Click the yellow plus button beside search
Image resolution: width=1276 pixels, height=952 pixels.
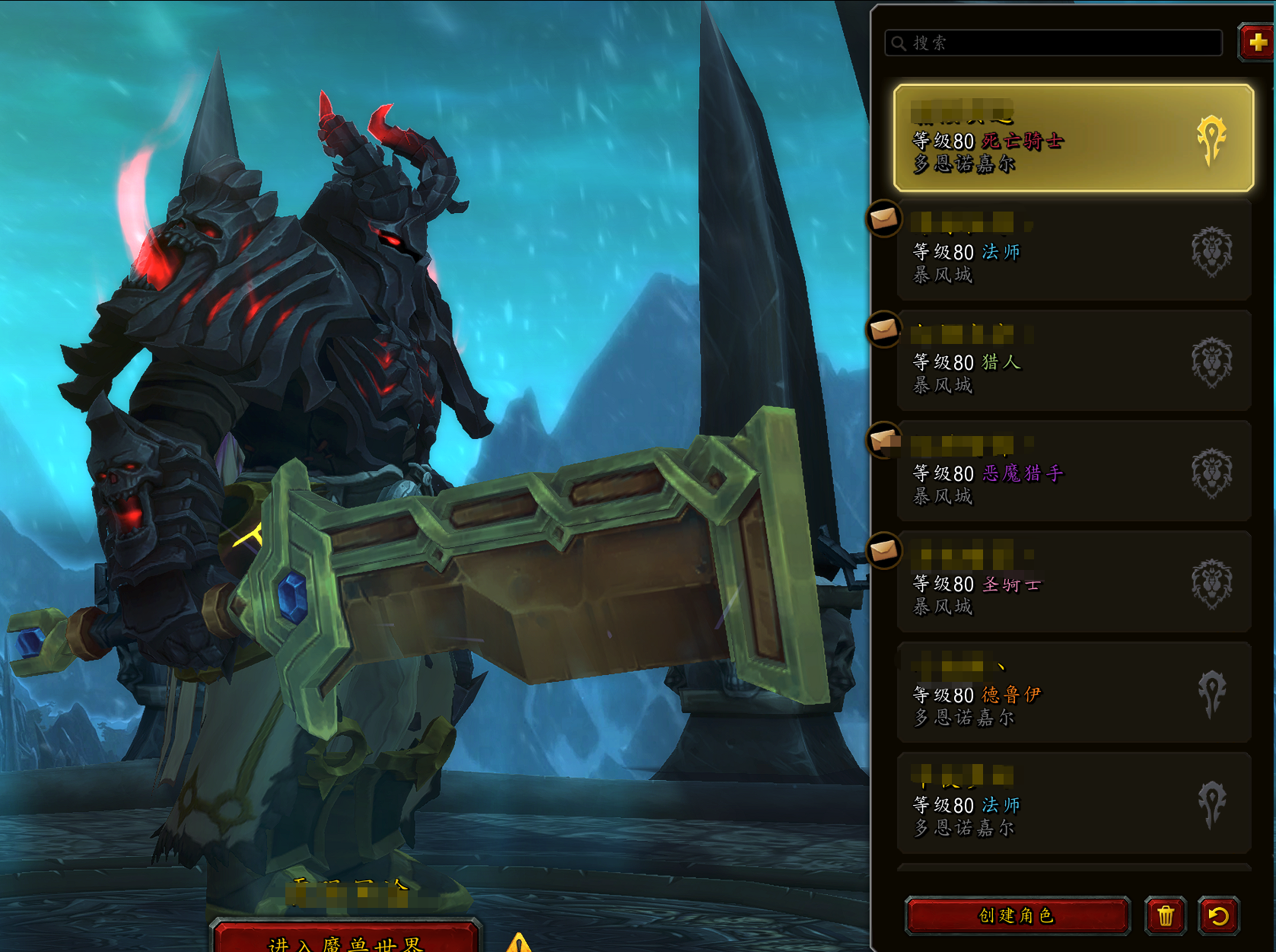(x=1257, y=43)
